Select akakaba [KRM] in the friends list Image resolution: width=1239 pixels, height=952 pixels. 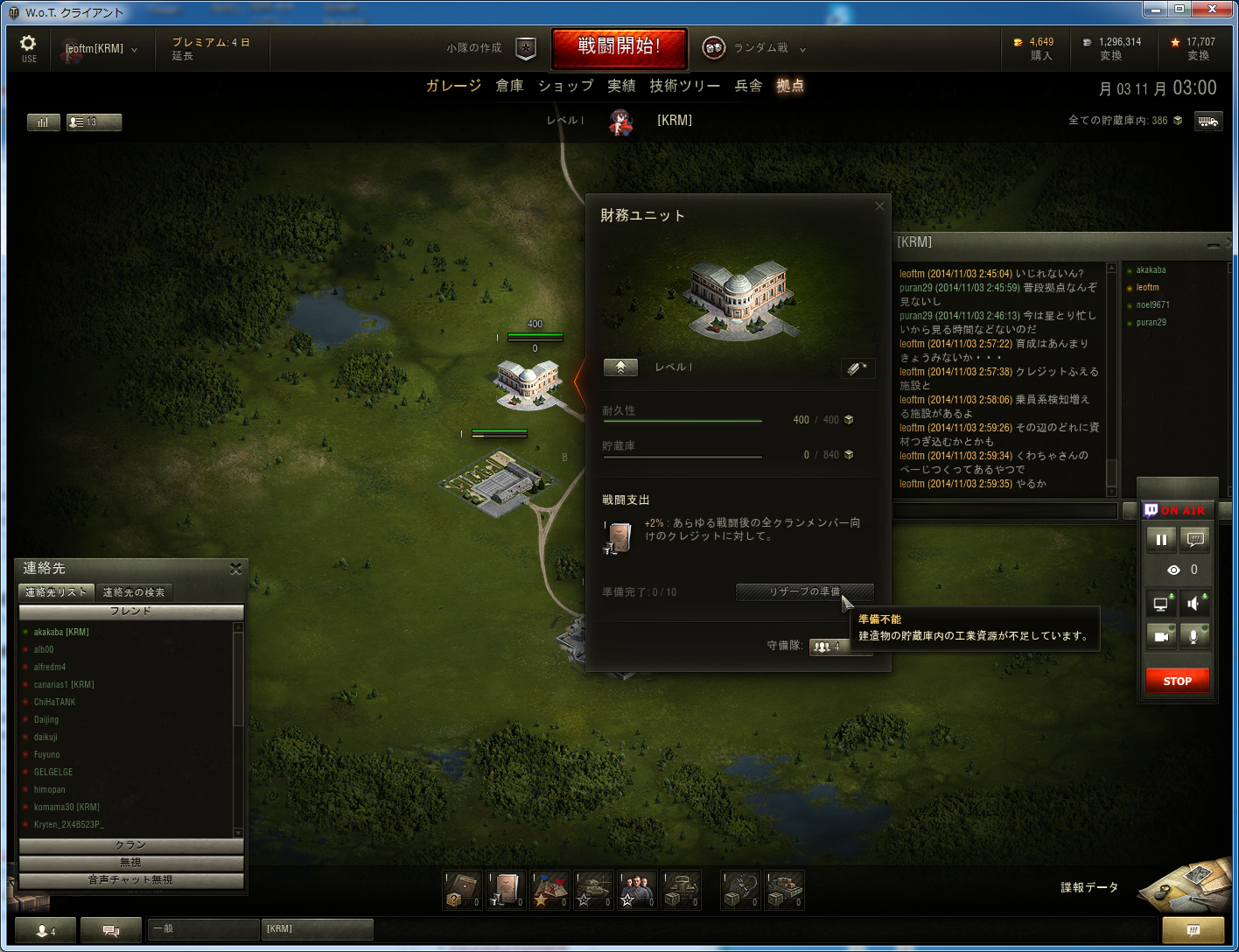[x=61, y=632]
